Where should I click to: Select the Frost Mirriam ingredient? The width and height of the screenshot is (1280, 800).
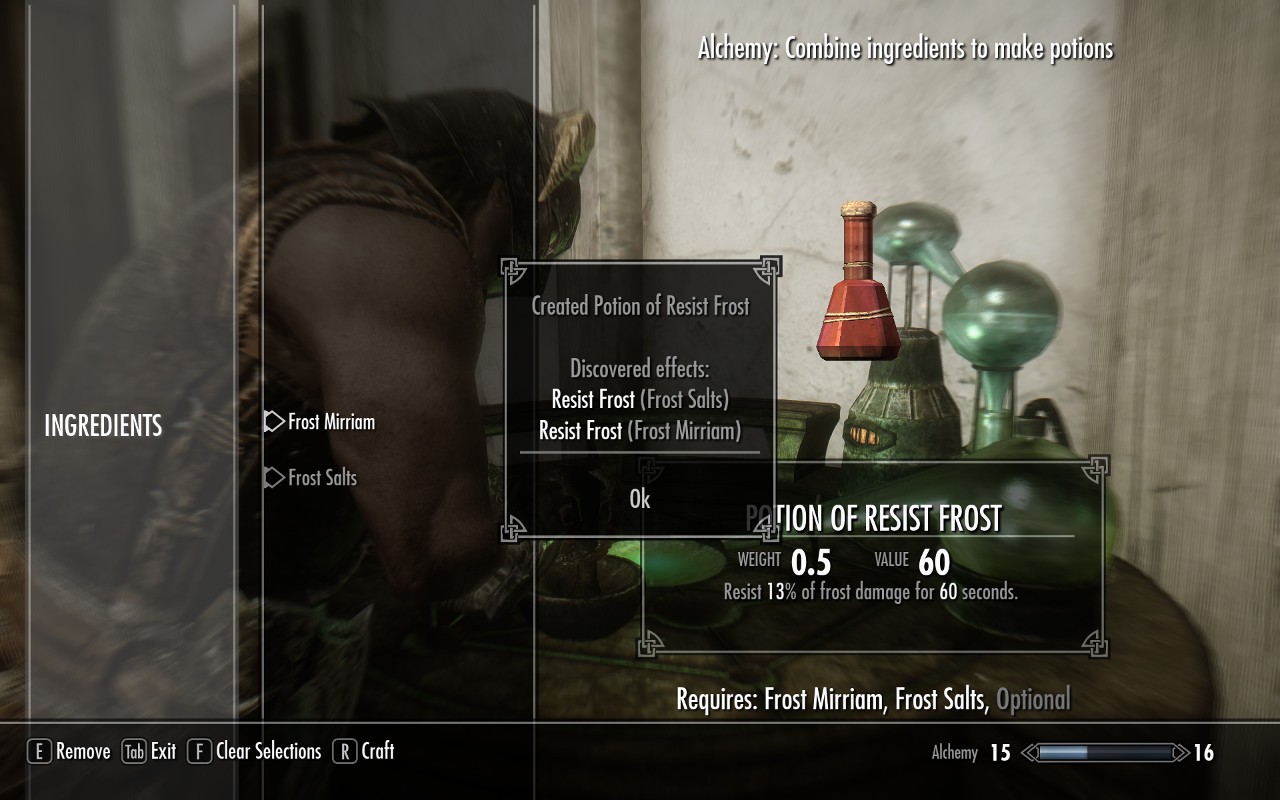pos(330,422)
